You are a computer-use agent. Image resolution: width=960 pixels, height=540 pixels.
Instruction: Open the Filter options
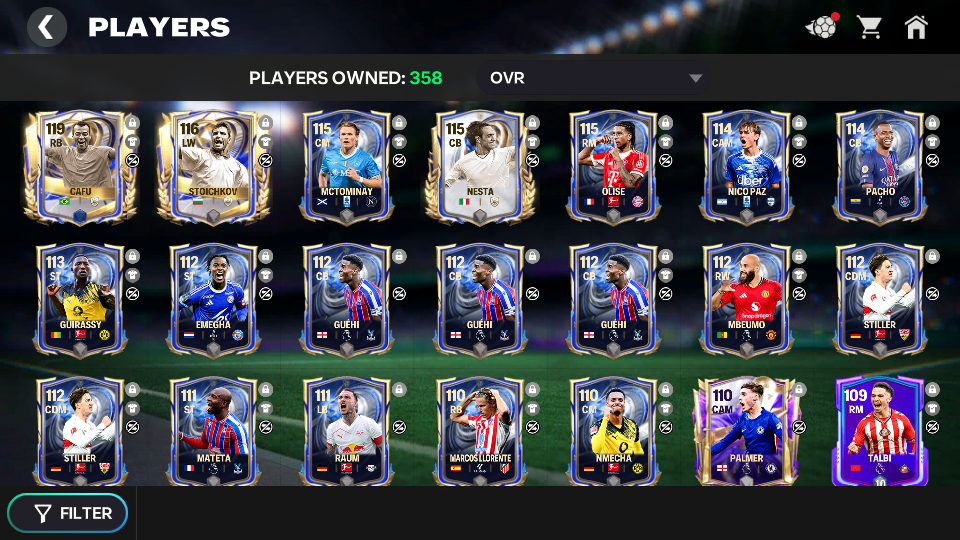[x=68, y=513]
